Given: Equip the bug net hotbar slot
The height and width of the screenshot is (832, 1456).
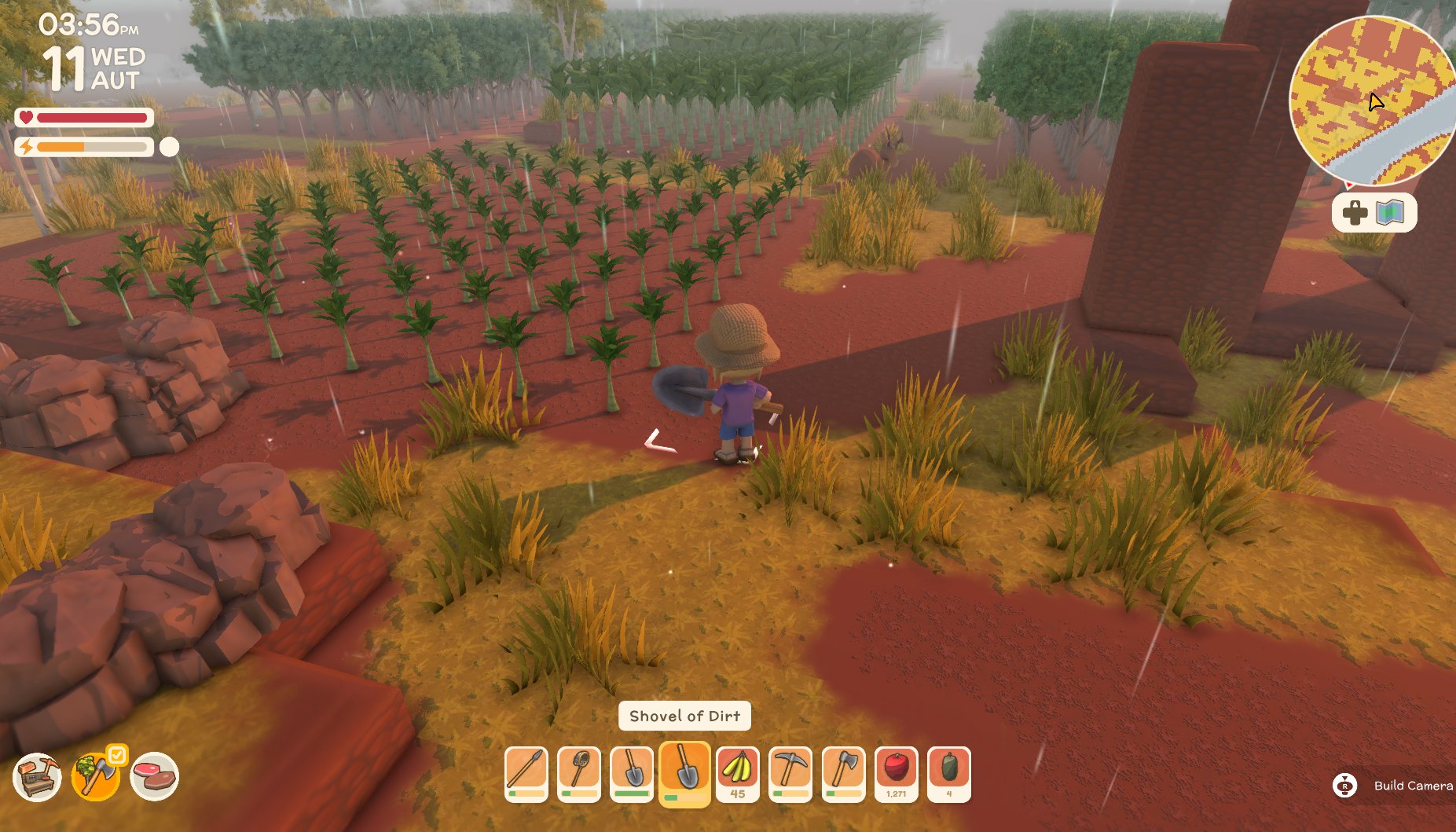Looking at the screenshot, I should pos(579,773).
